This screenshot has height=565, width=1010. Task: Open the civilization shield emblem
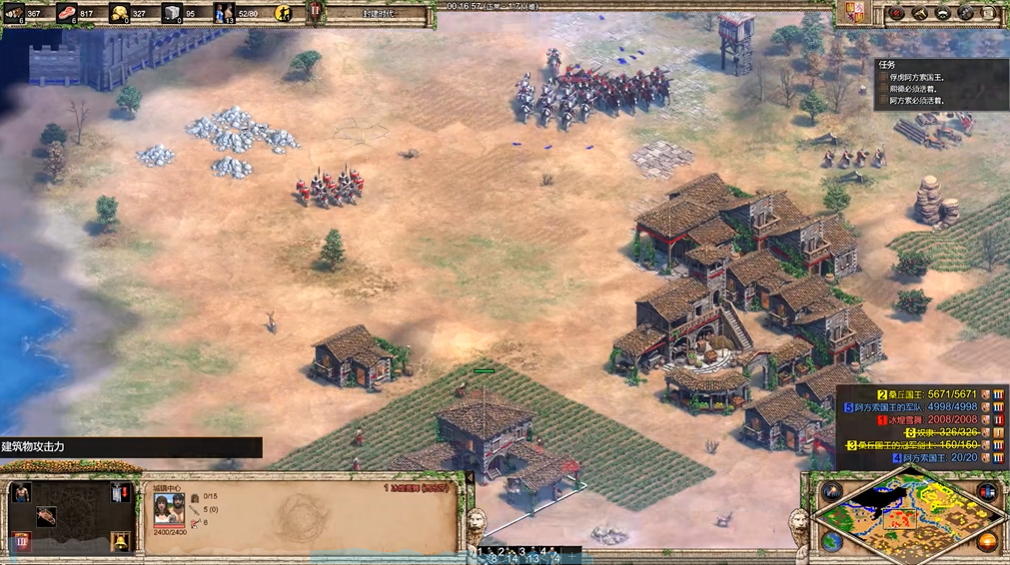[854, 13]
